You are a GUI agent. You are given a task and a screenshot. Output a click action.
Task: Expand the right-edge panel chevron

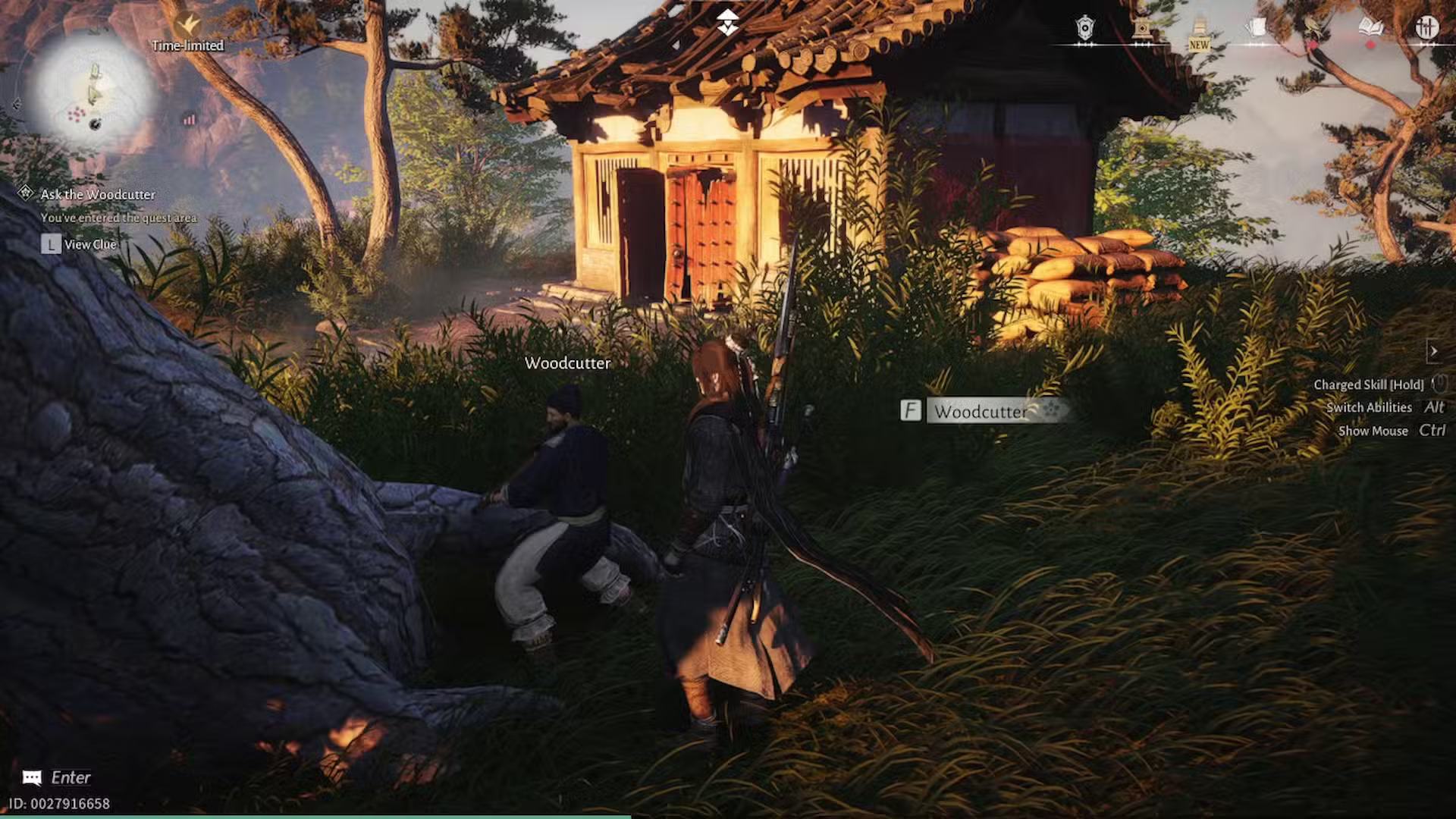tap(1436, 351)
